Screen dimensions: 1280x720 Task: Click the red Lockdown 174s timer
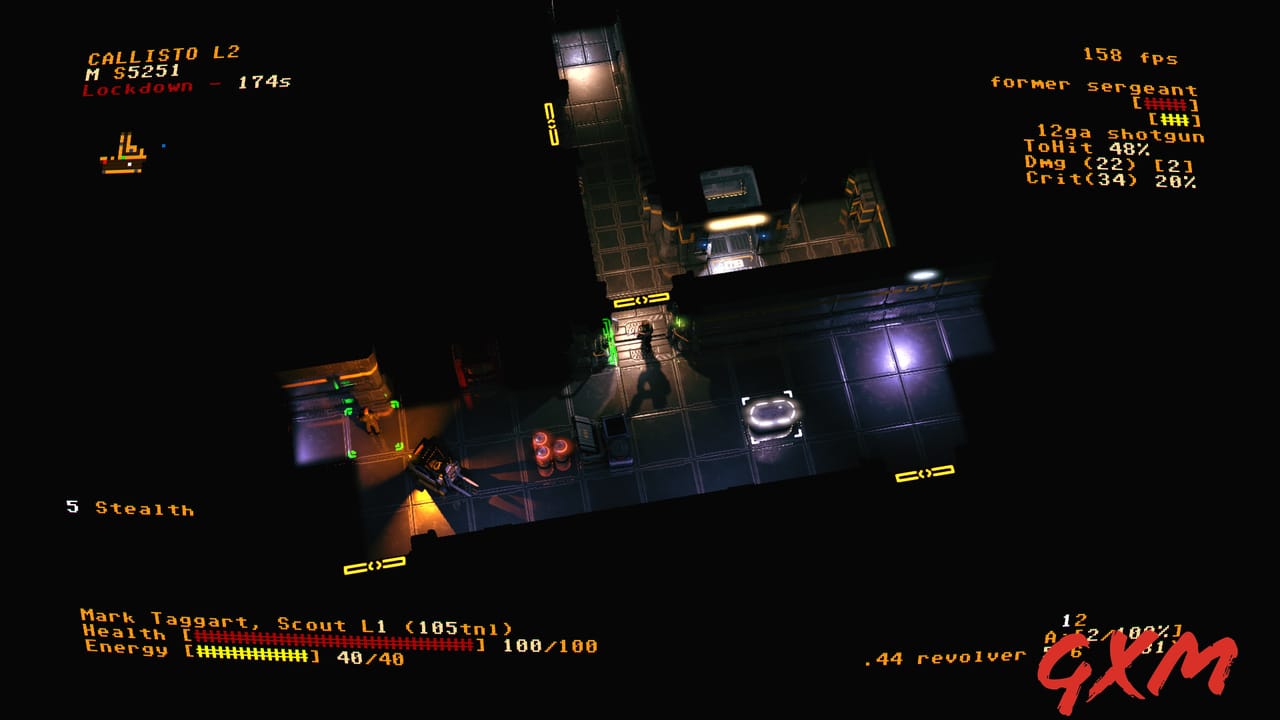click(185, 86)
